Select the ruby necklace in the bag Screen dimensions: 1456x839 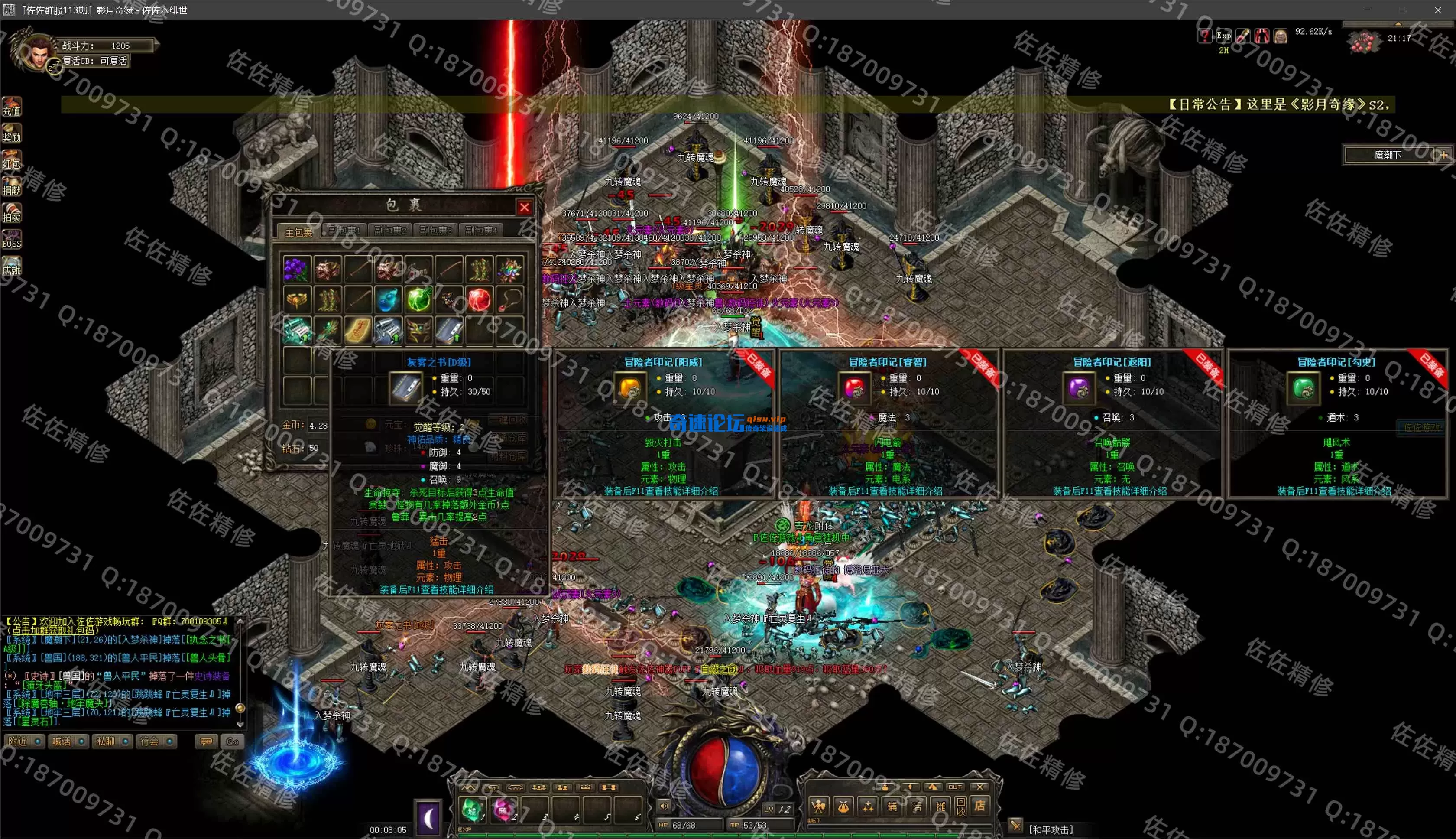[x=509, y=299]
